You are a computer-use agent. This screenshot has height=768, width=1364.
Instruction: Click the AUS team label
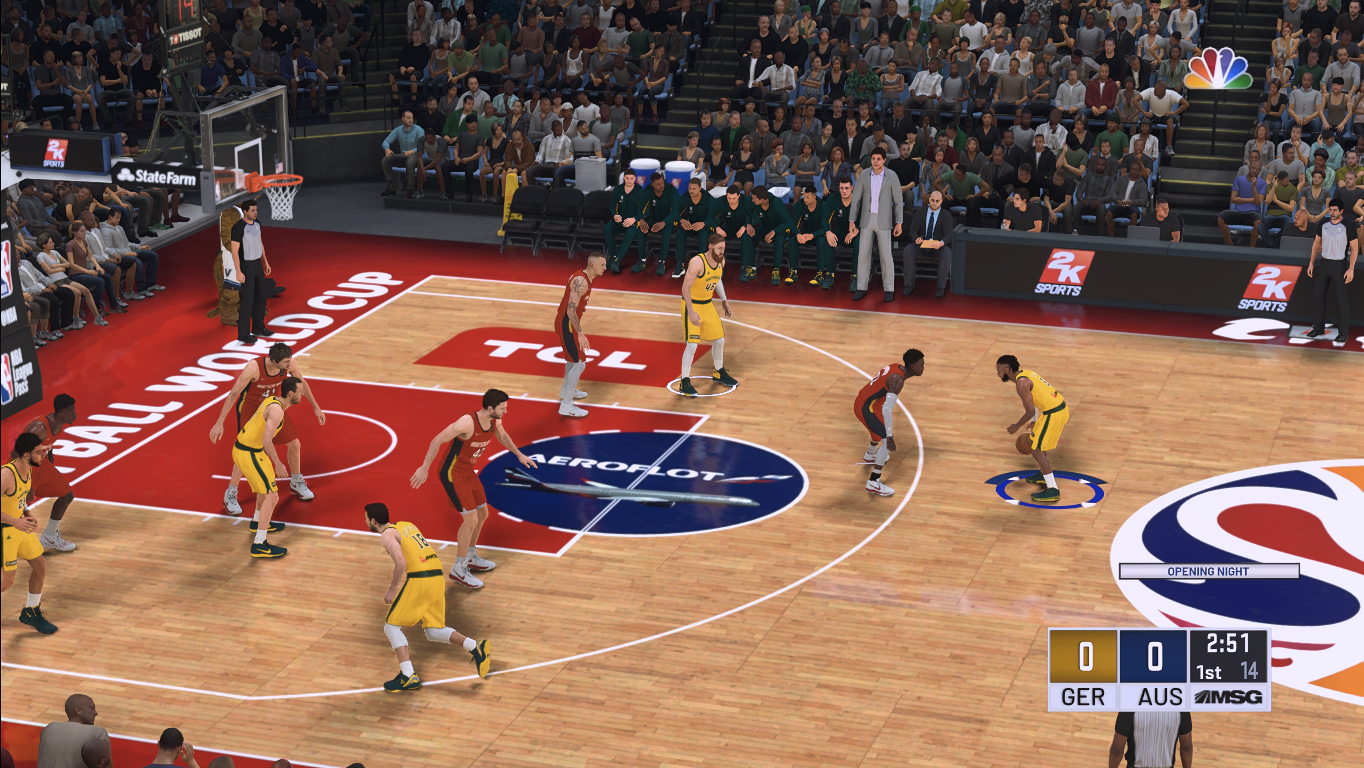[x=1158, y=697]
